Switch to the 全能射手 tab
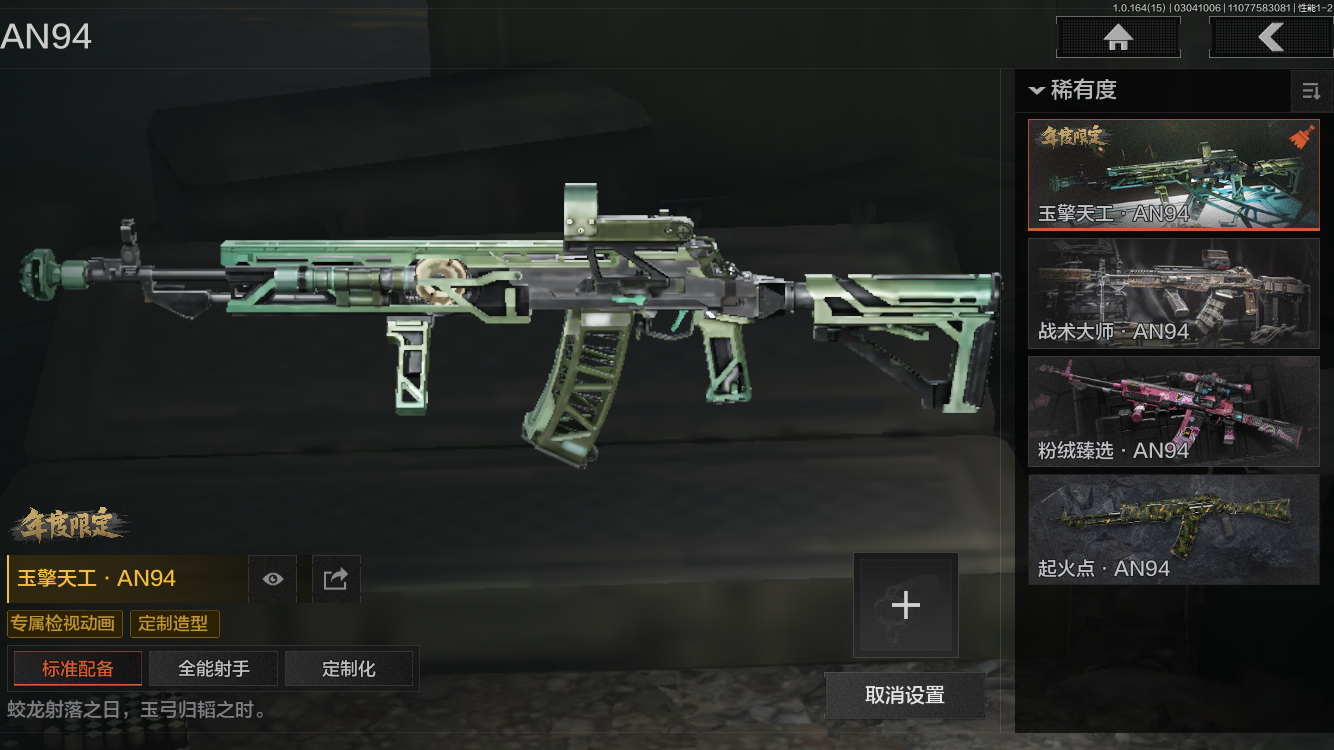 click(x=214, y=669)
